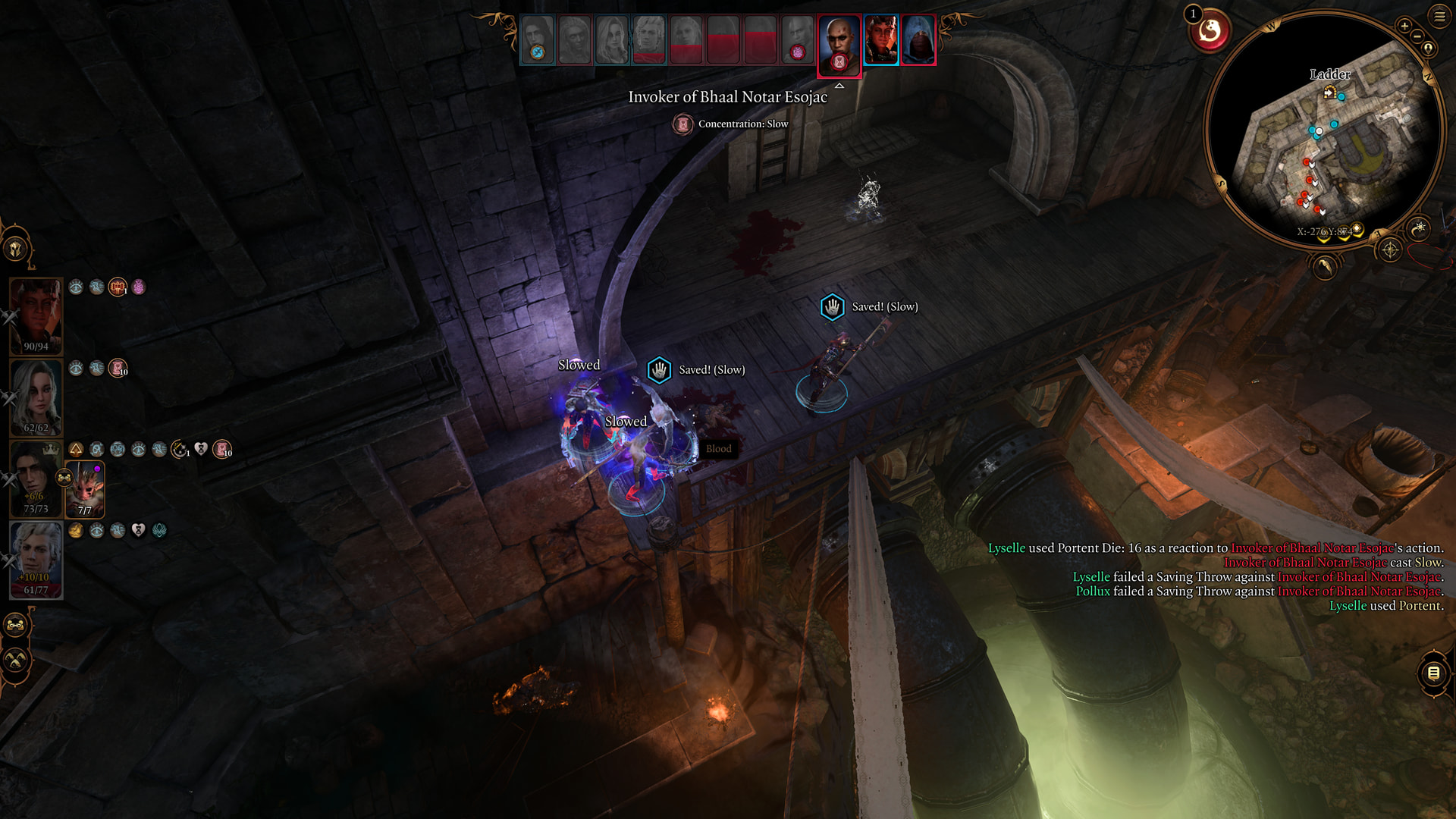This screenshot has width=1456, height=819.
Task: Select the red tiefling party portrait
Action: click(36, 315)
